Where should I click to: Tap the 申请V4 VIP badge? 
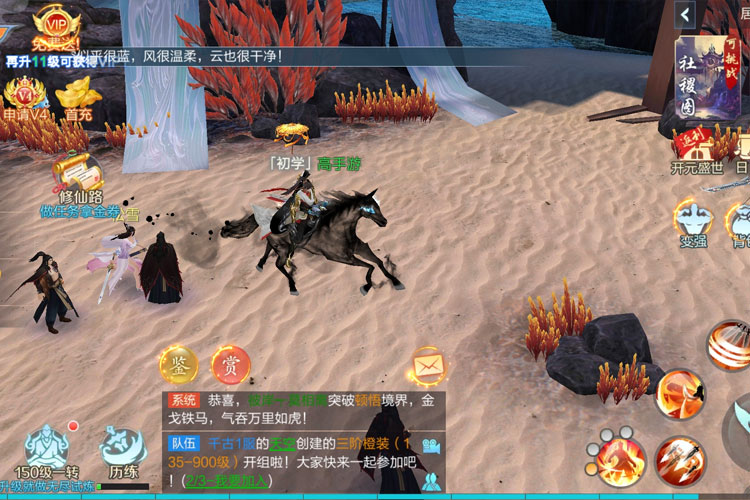pyautogui.click(x=23, y=98)
